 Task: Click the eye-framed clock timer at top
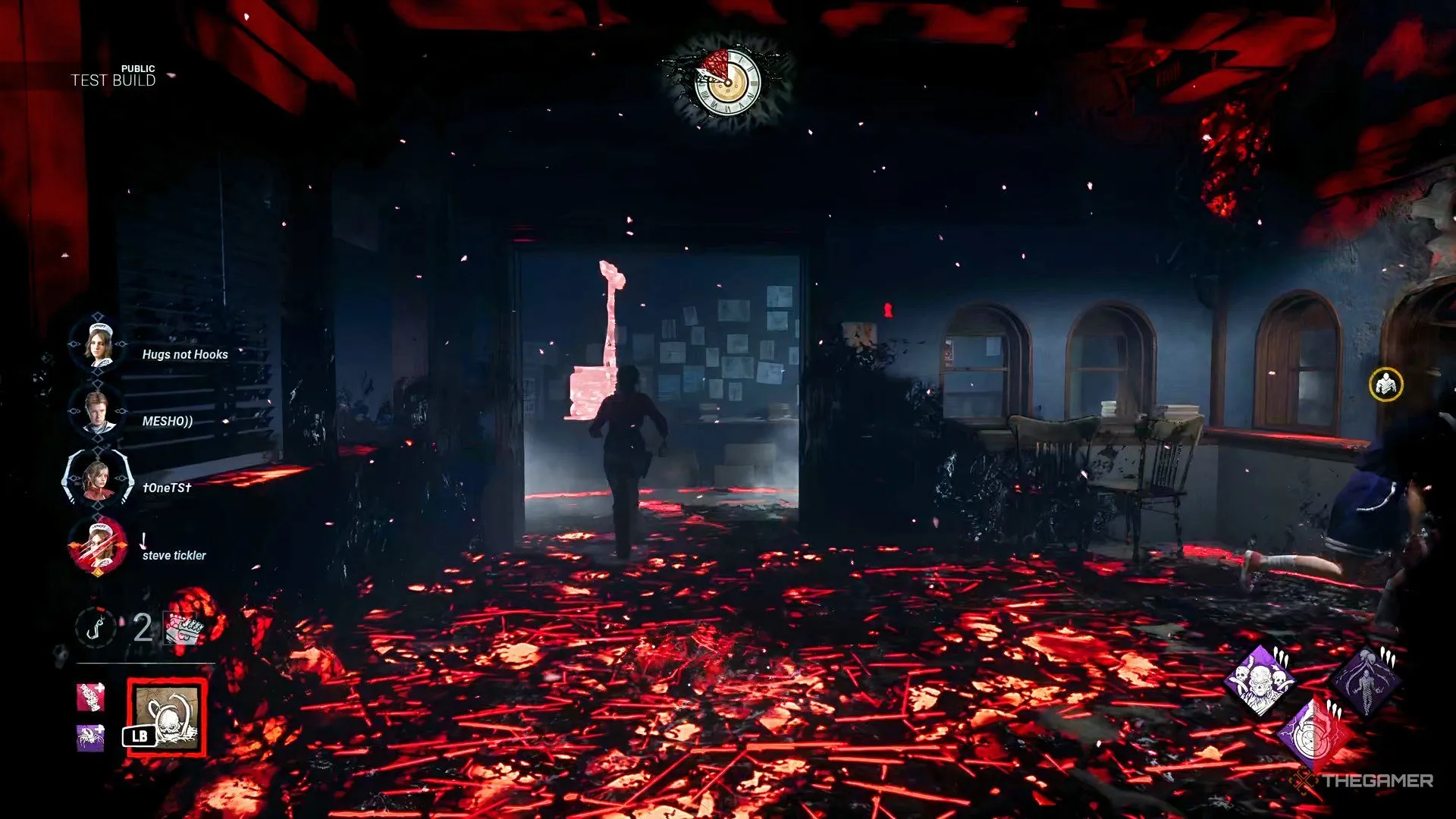[x=726, y=83]
